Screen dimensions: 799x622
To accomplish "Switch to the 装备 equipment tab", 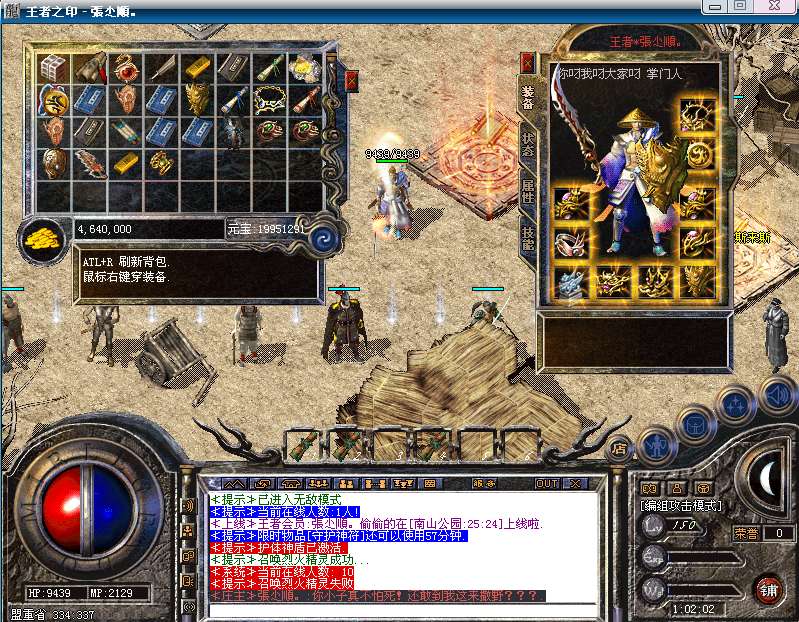I will [x=528, y=96].
